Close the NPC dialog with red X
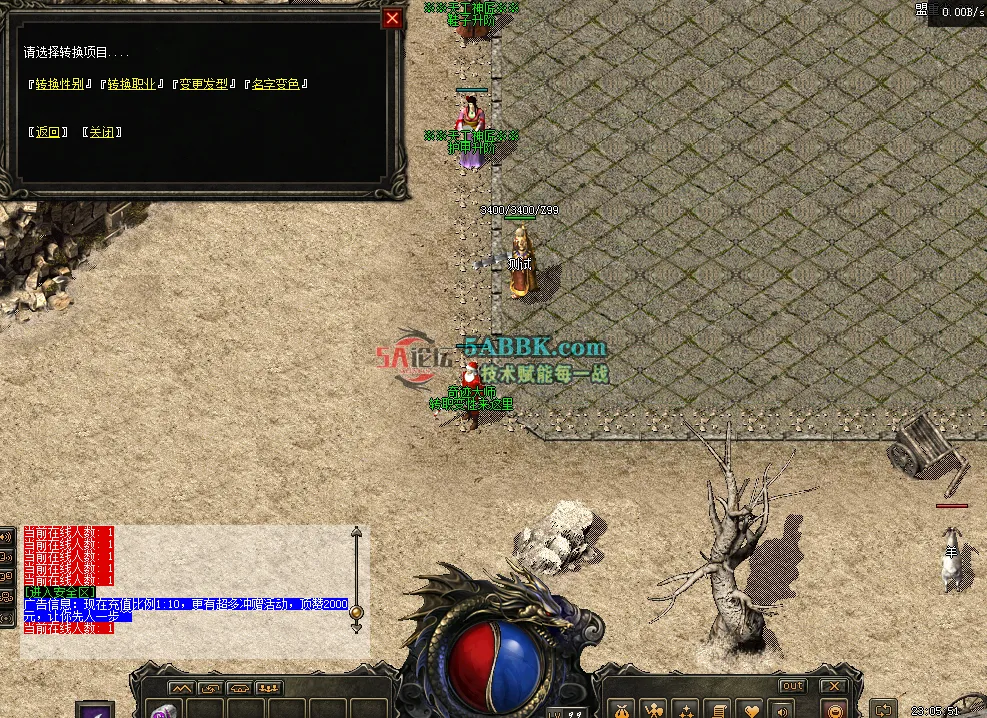This screenshot has width=987, height=718. pos(393,18)
